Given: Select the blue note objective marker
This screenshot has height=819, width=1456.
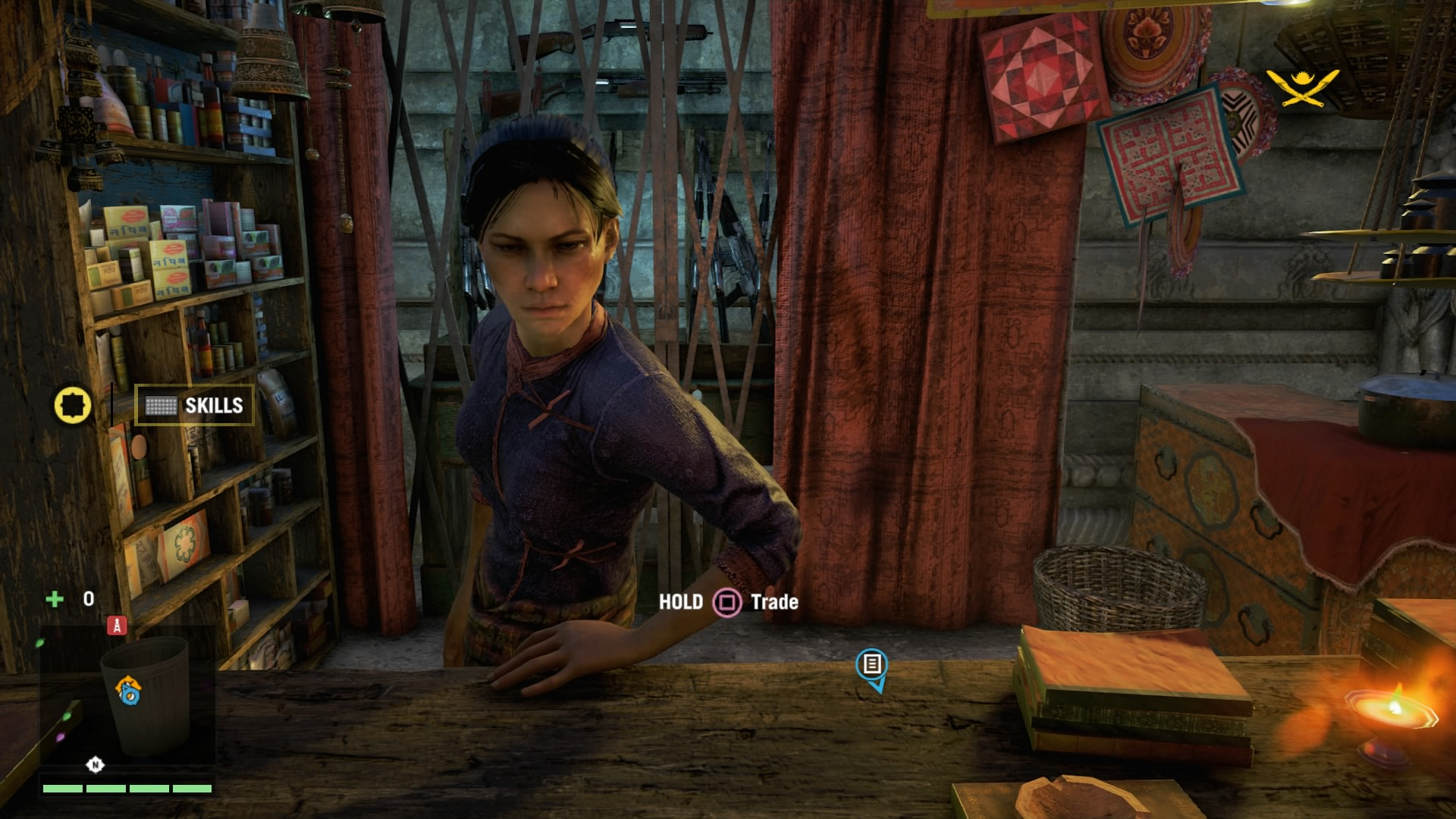Looking at the screenshot, I should point(872,665).
